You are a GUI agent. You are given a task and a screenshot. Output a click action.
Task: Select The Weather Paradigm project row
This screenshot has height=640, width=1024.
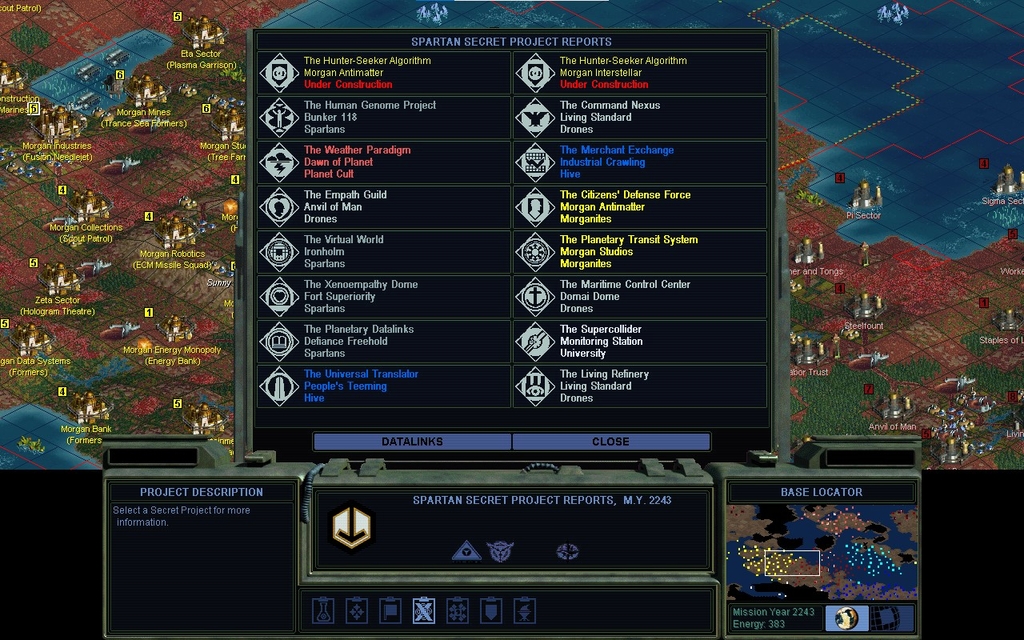coord(384,162)
